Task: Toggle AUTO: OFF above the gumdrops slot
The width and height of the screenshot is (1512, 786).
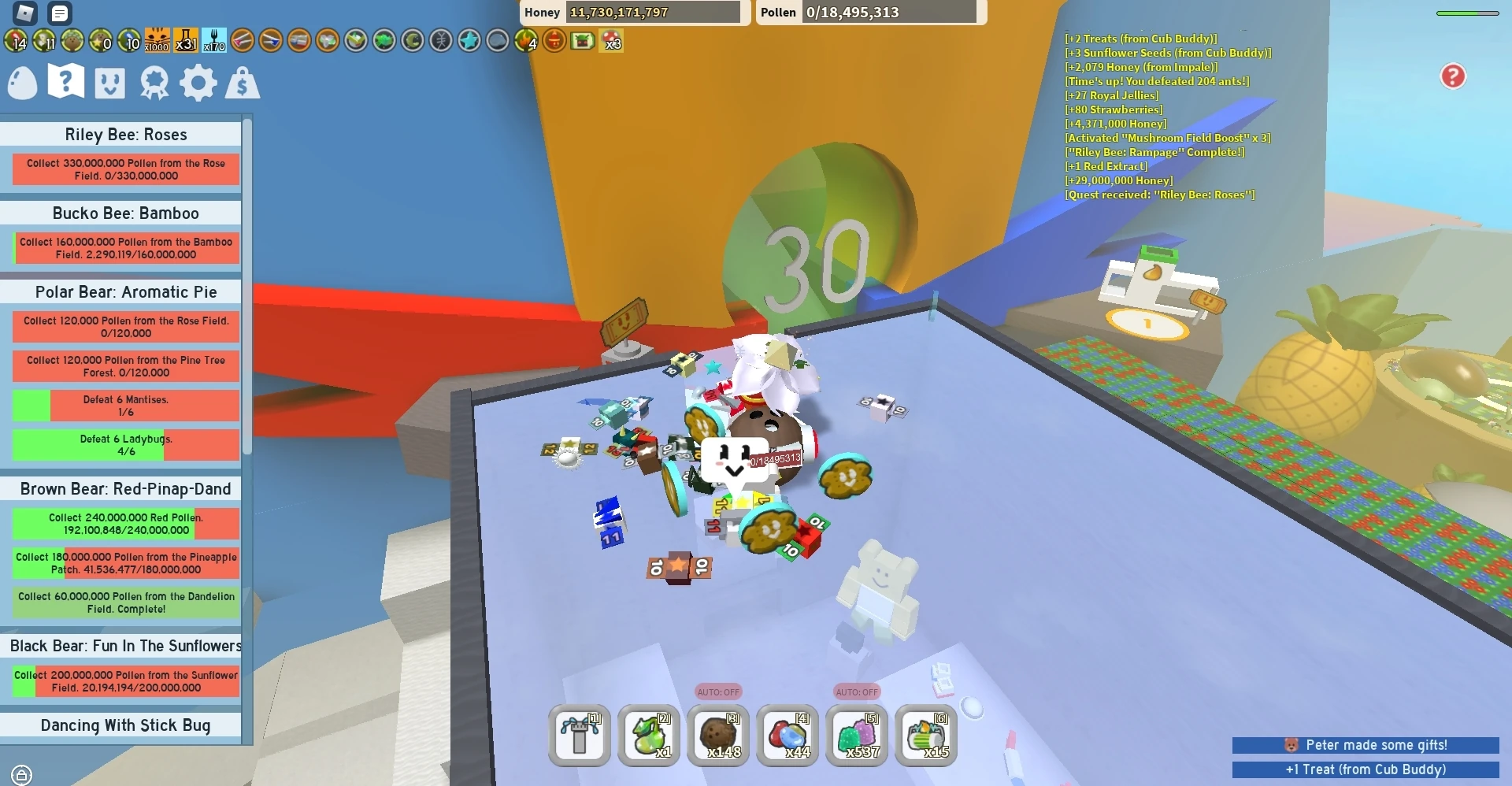Action: tap(857, 692)
